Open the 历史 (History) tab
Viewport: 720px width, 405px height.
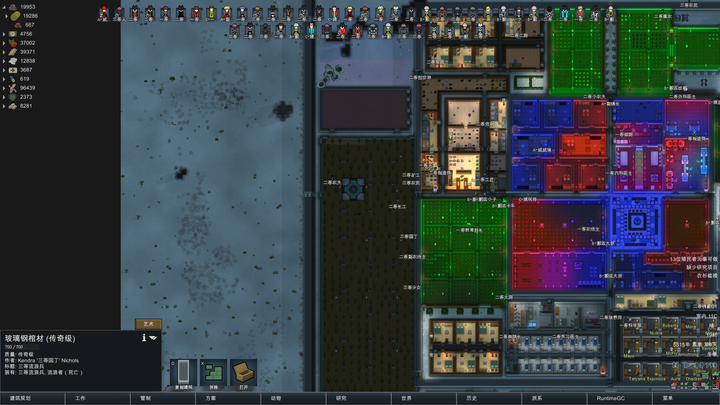[x=472, y=398]
